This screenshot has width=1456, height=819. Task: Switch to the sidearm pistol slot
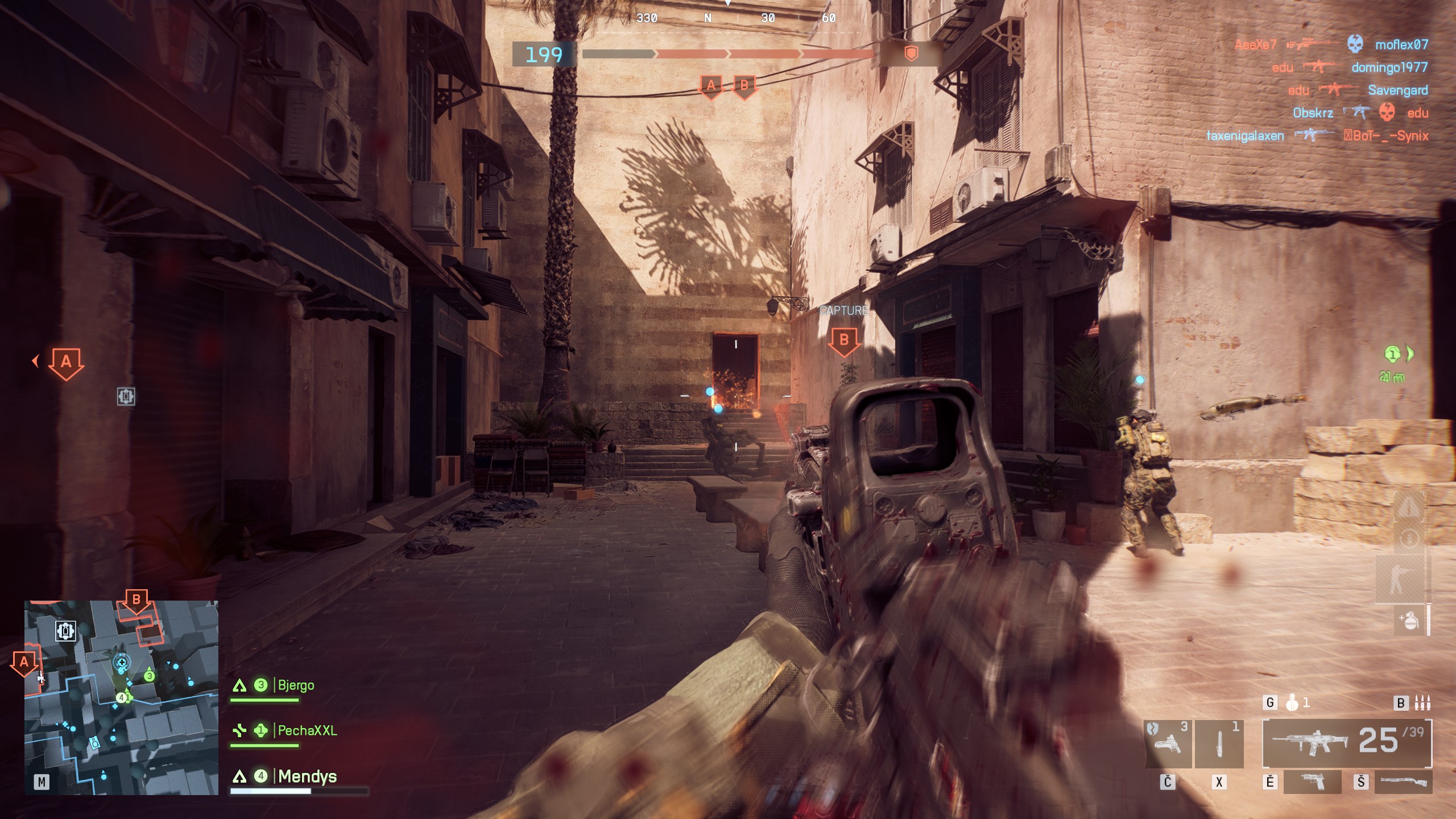point(1312,782)
